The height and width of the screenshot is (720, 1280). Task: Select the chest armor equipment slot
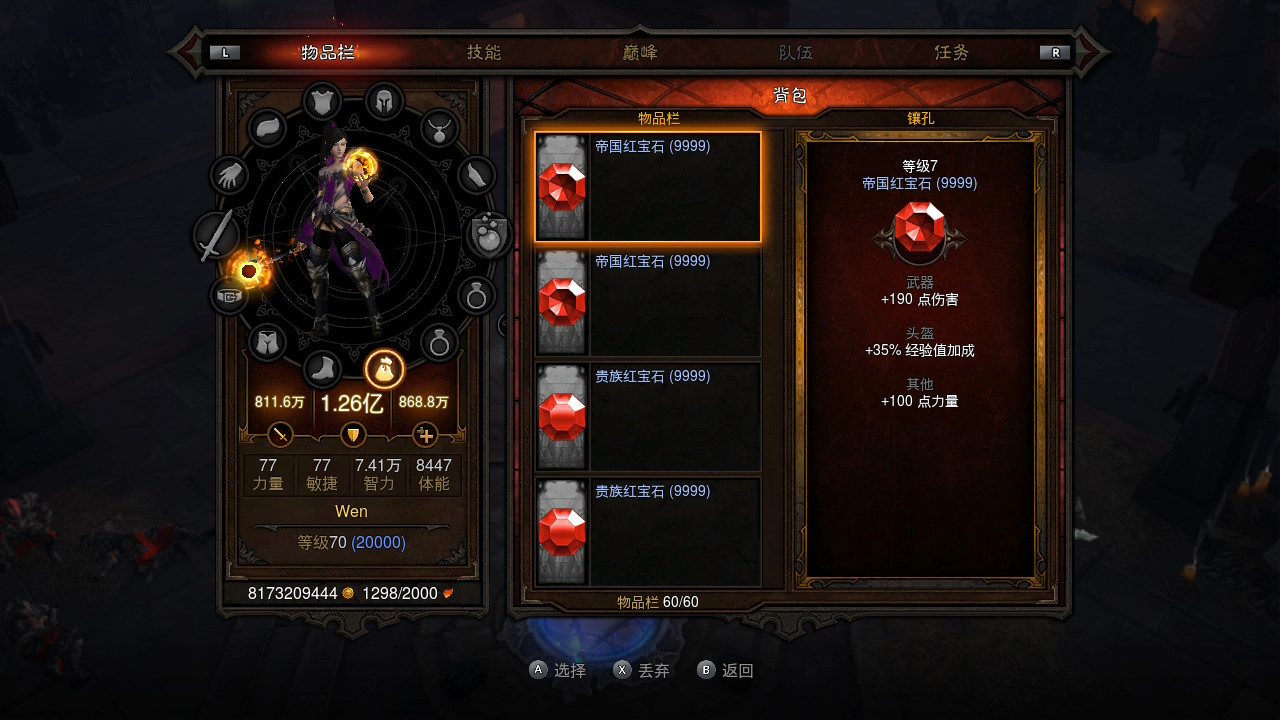coord(322,101)
